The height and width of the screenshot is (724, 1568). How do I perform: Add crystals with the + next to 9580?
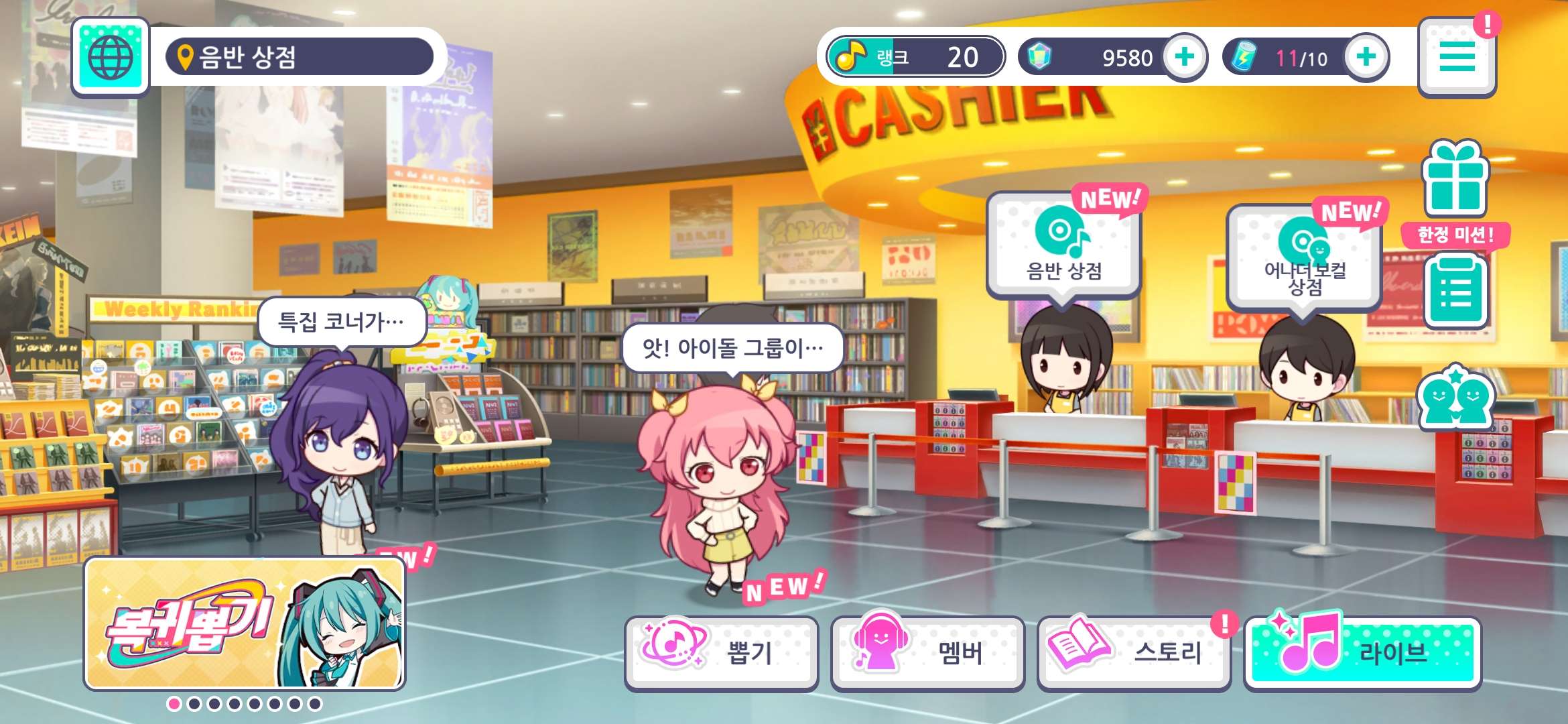pos(1185,58)
